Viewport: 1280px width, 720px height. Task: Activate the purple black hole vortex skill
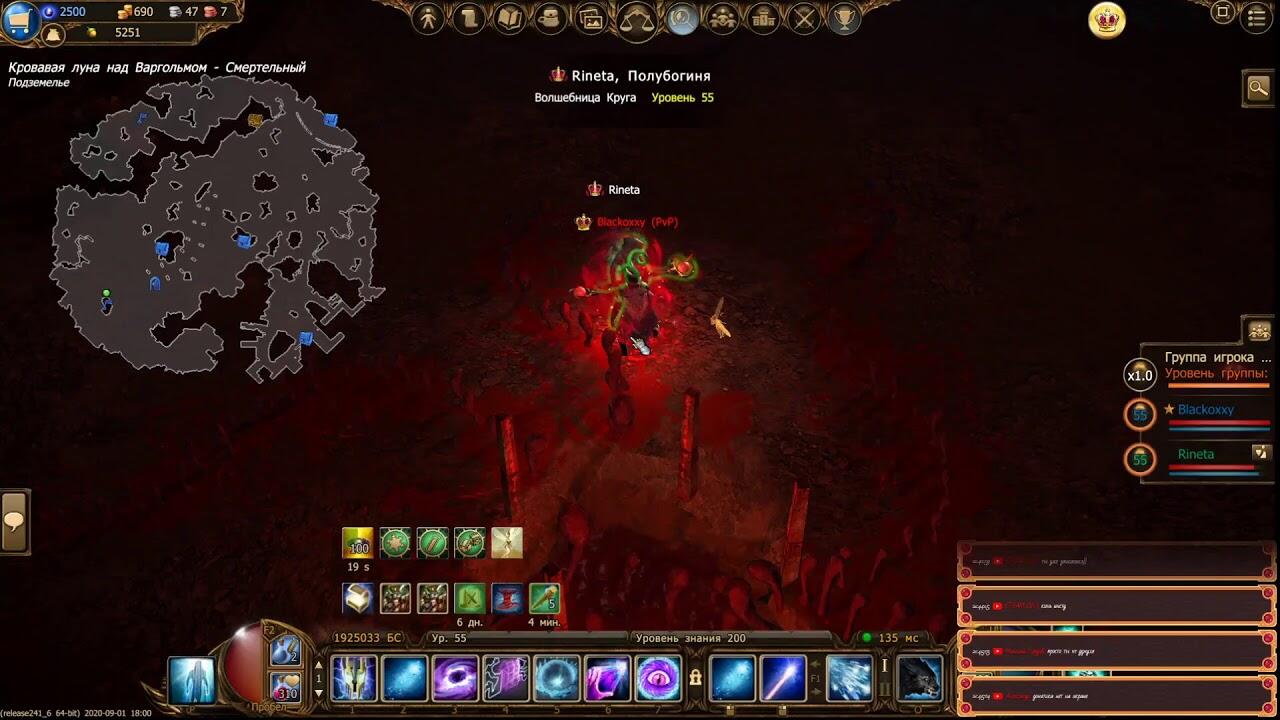[x=455, y=679]
